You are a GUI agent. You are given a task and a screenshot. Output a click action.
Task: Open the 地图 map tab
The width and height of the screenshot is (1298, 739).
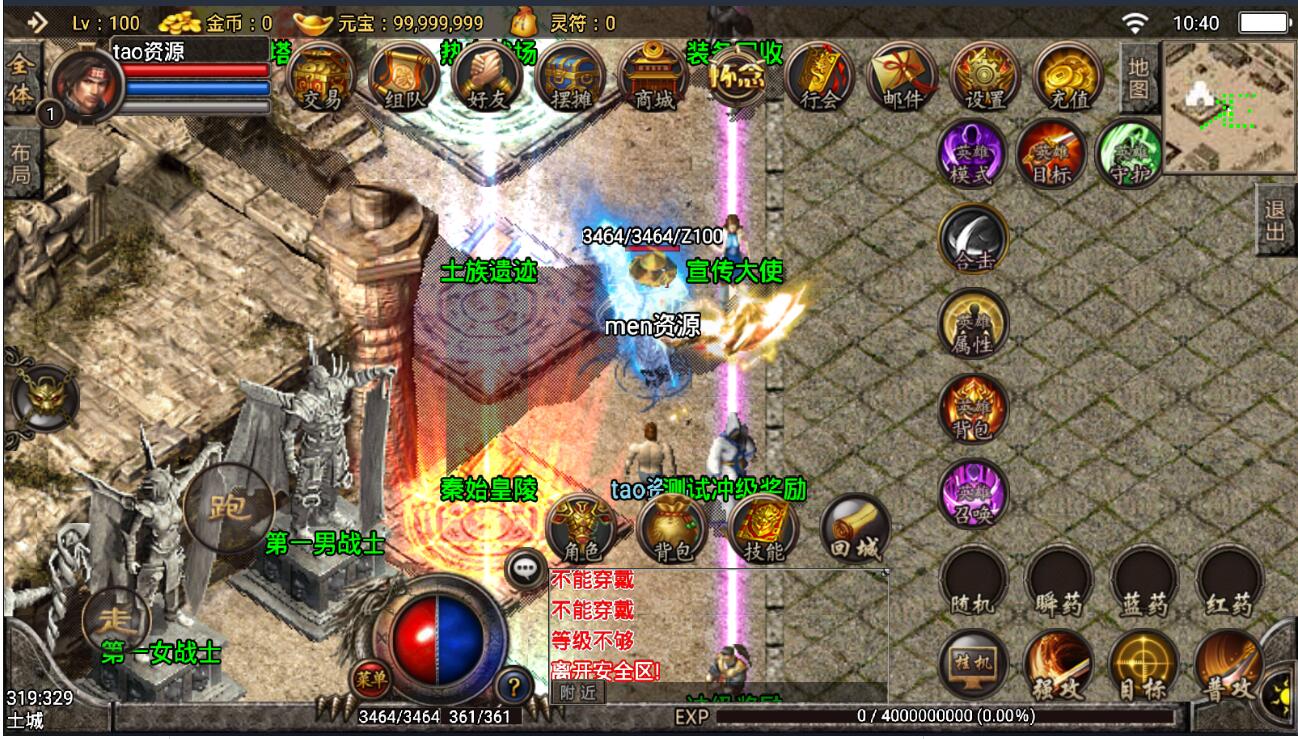1138,77
